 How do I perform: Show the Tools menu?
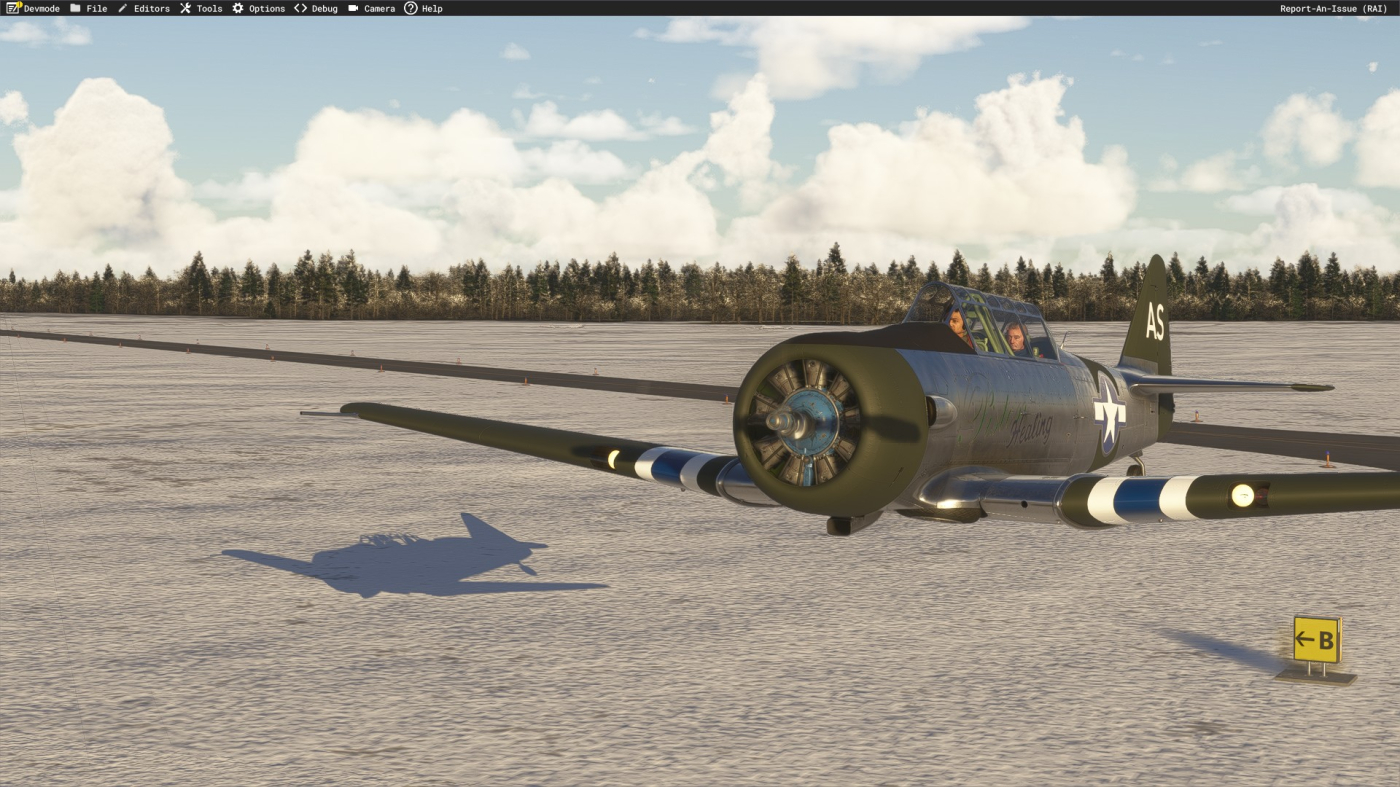[x=201, y=8]
